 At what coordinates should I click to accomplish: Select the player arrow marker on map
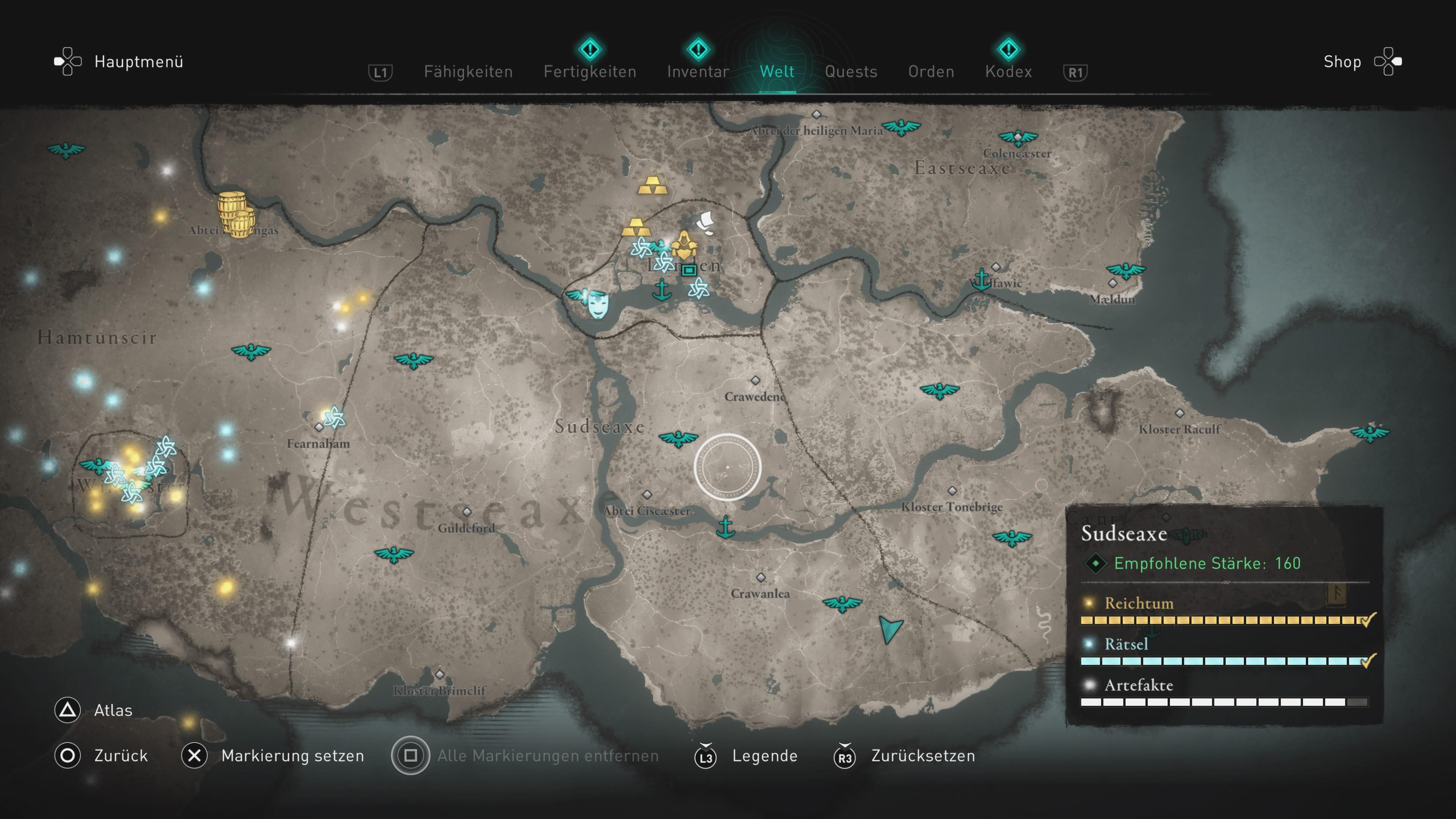click(890, 629)
